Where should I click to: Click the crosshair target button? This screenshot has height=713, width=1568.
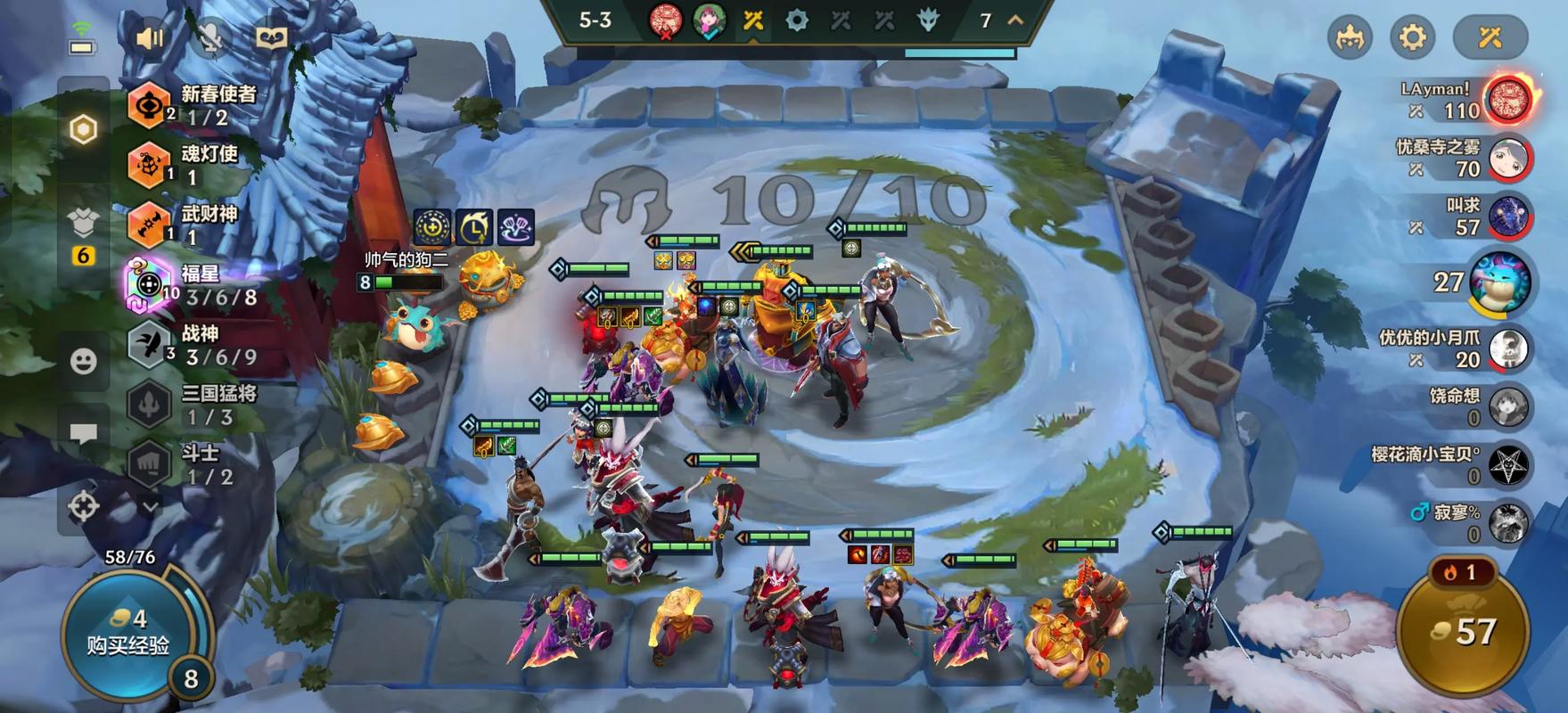(x=84, y=506)
